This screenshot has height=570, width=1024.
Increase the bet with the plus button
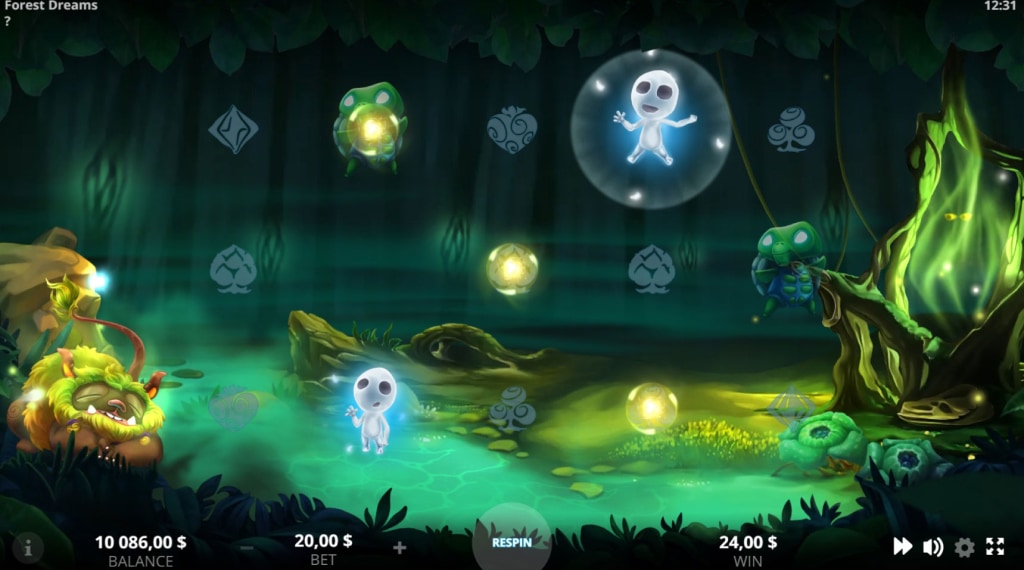[x=399, y=547]
